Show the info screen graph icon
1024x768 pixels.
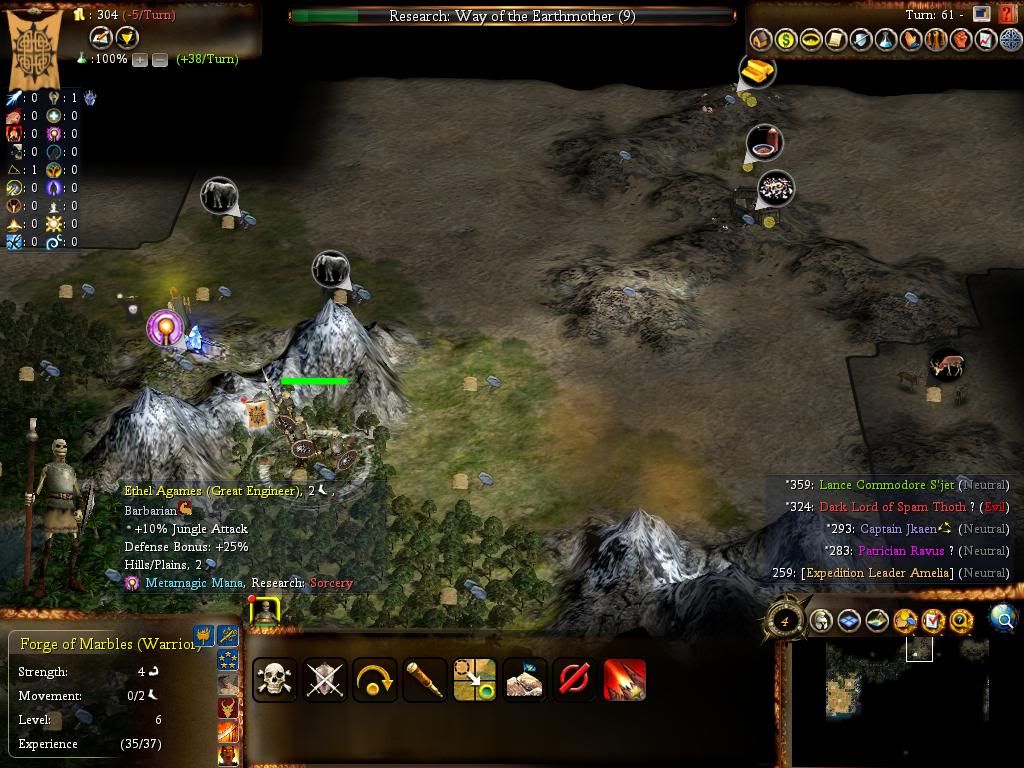(986, 40)
